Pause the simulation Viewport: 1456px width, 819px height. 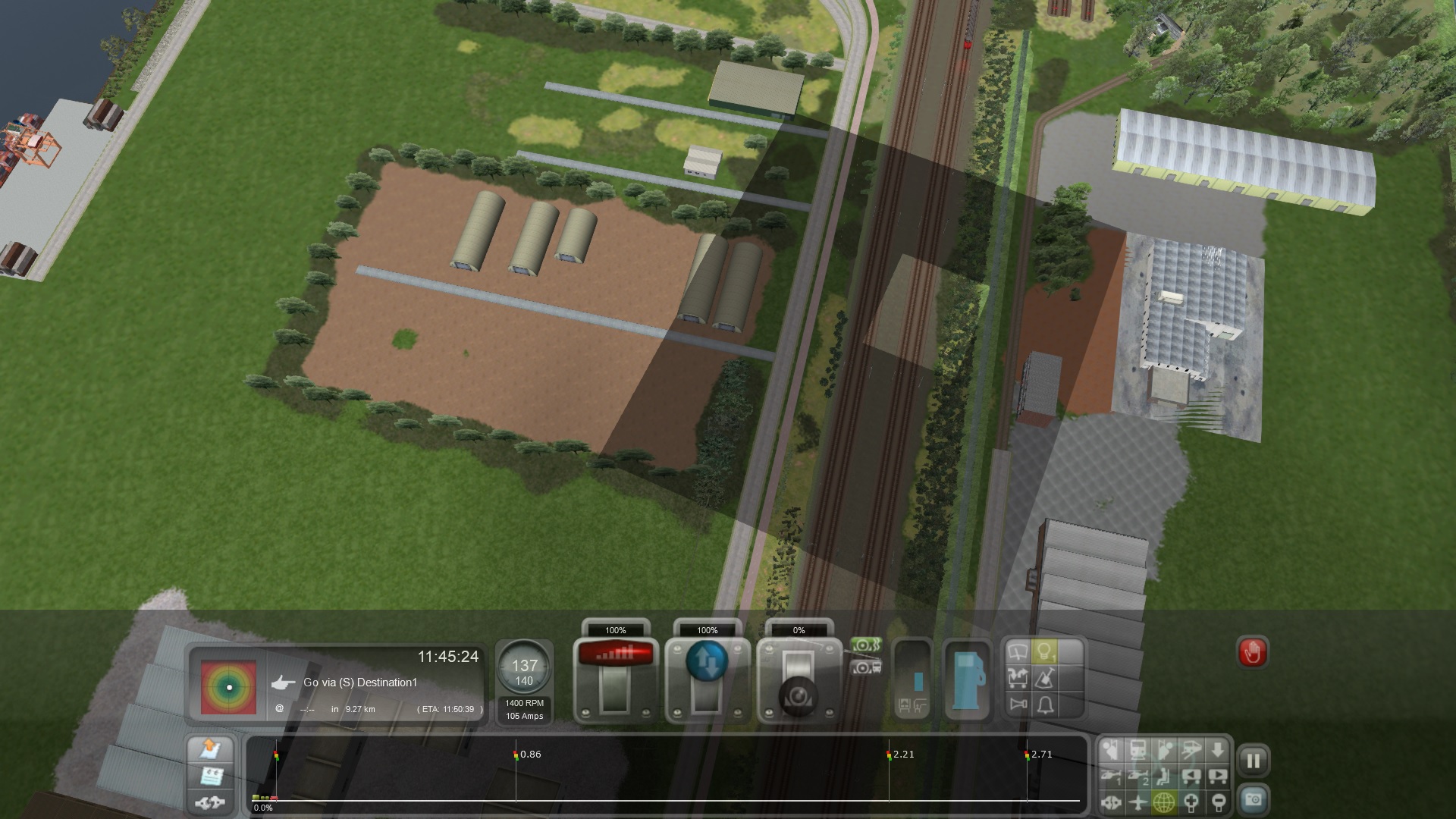(1253, 761)
